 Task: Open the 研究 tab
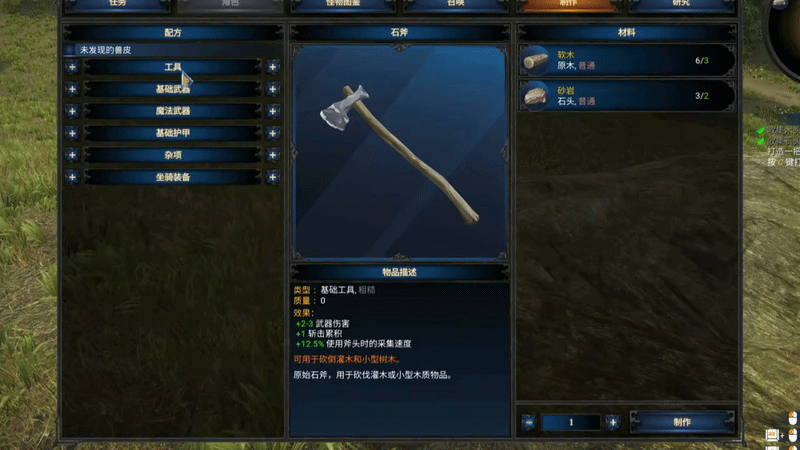[x=680, y=5]
